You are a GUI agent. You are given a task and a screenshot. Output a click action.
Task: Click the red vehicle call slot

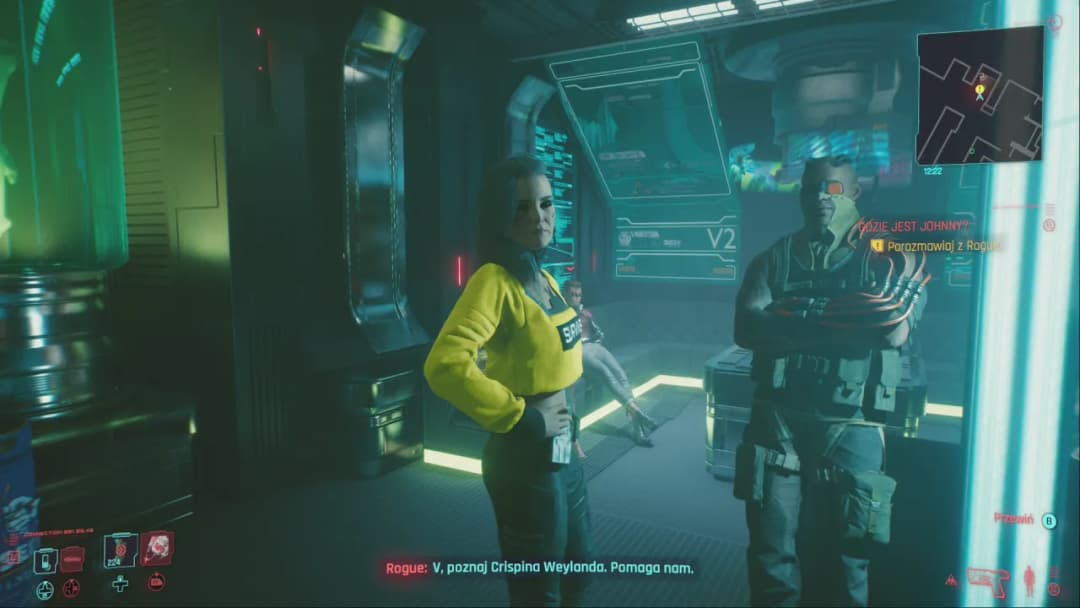tap(72, 560)
